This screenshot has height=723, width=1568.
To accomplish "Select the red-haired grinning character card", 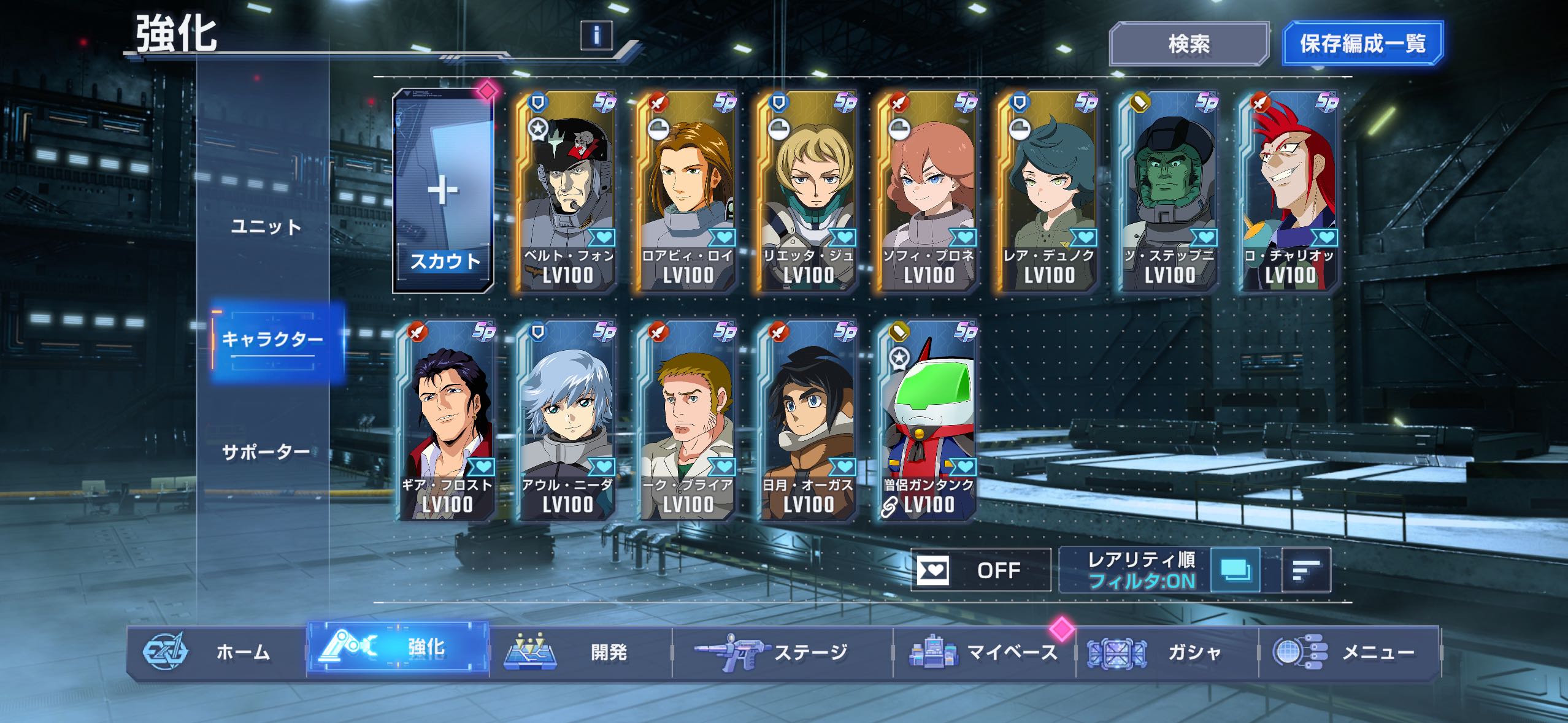I will click(x=1289, y=191).
